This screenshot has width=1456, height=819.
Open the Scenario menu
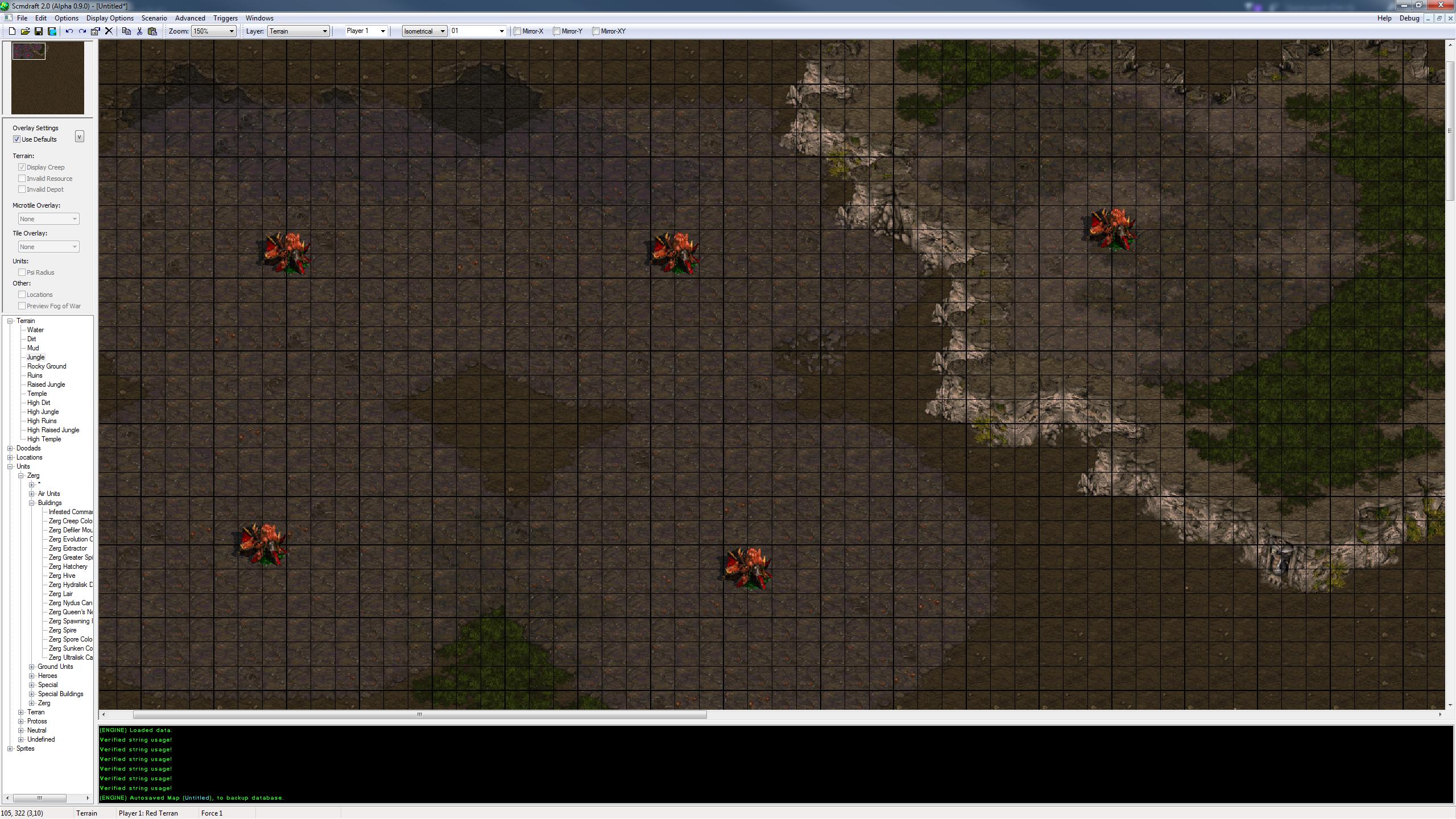pos(154,18)
